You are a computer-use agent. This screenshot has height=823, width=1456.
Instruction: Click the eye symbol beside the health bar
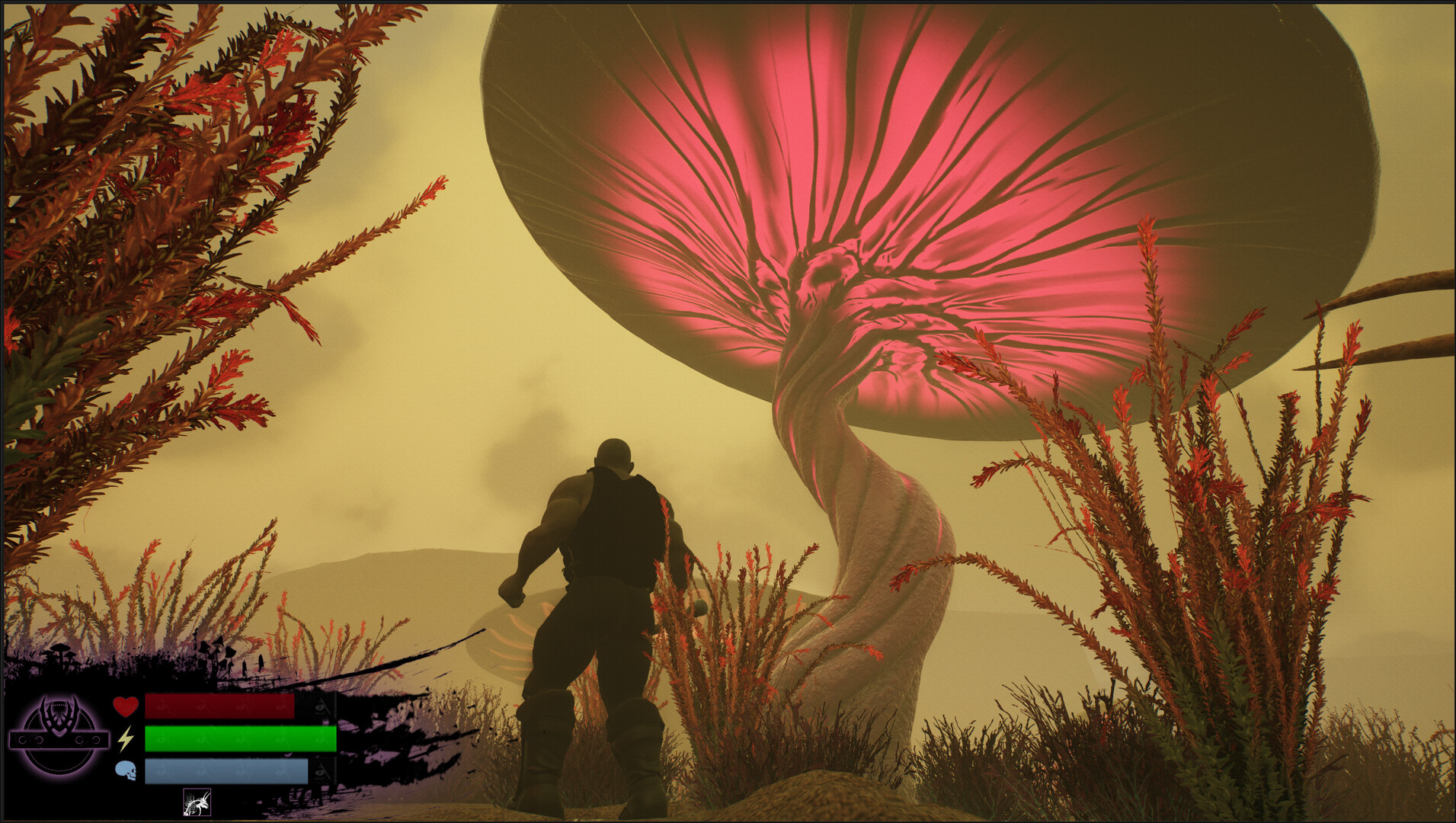coord(319,706)
